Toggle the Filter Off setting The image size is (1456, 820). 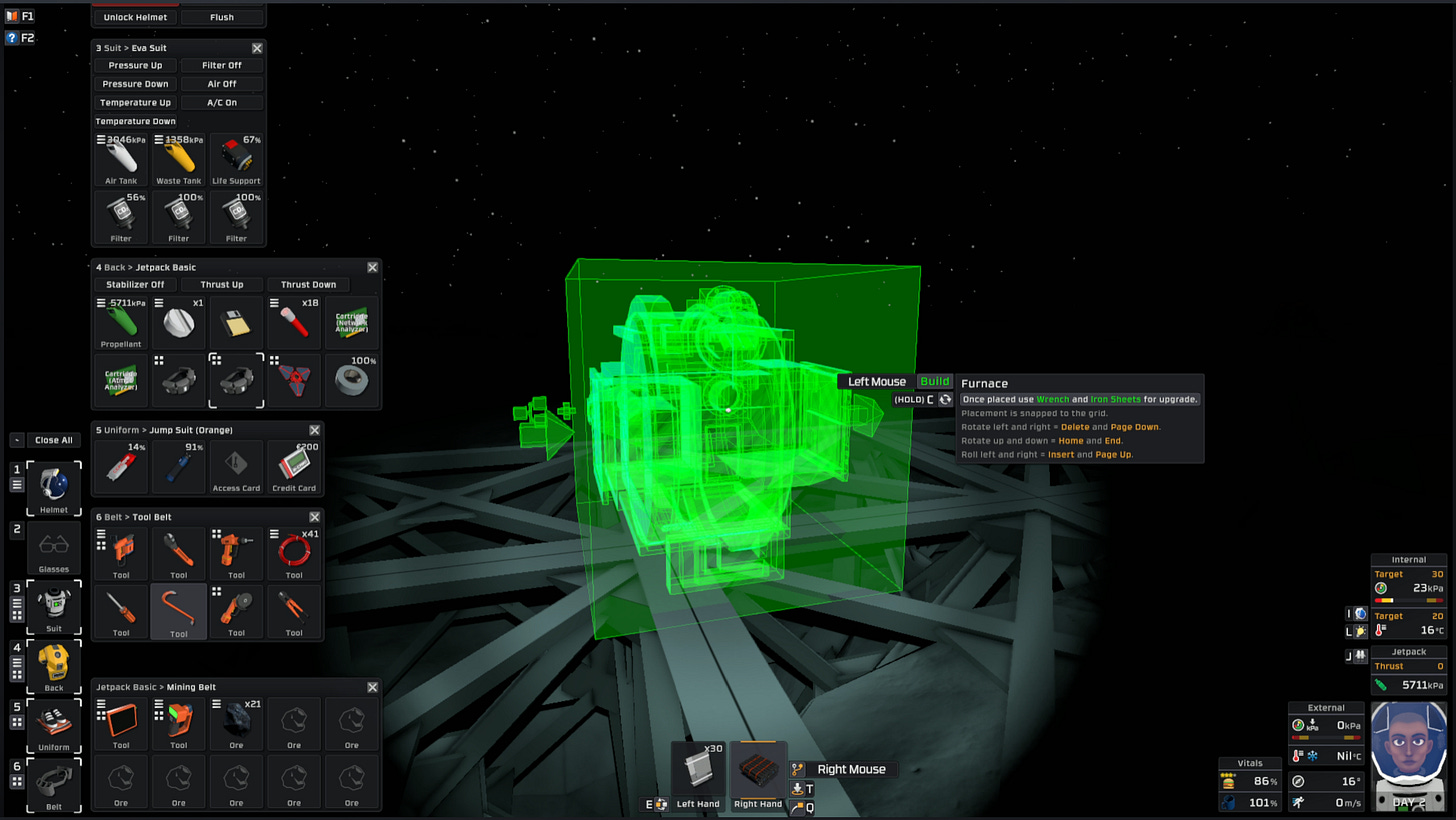222,64
